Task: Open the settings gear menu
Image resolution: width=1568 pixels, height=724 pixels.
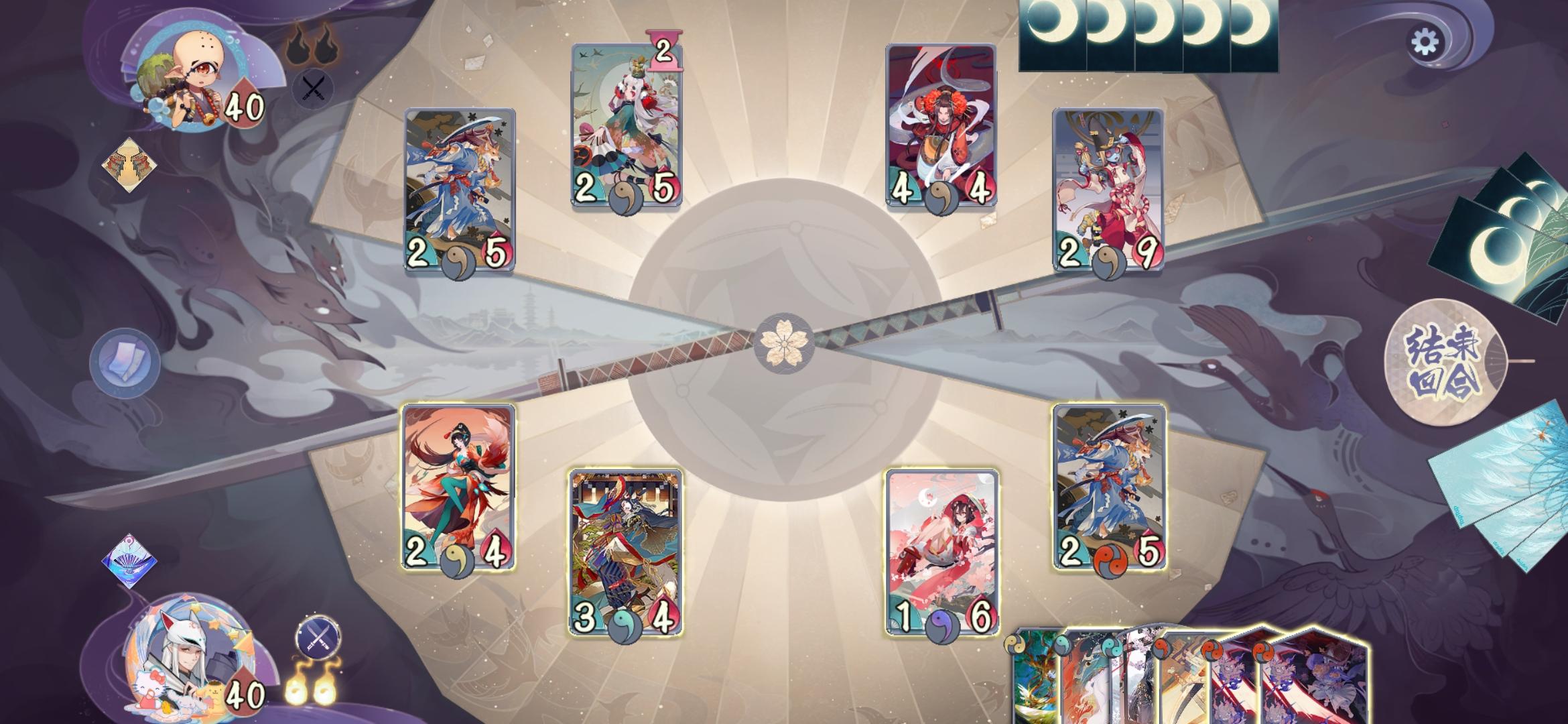Action: 1428,42
